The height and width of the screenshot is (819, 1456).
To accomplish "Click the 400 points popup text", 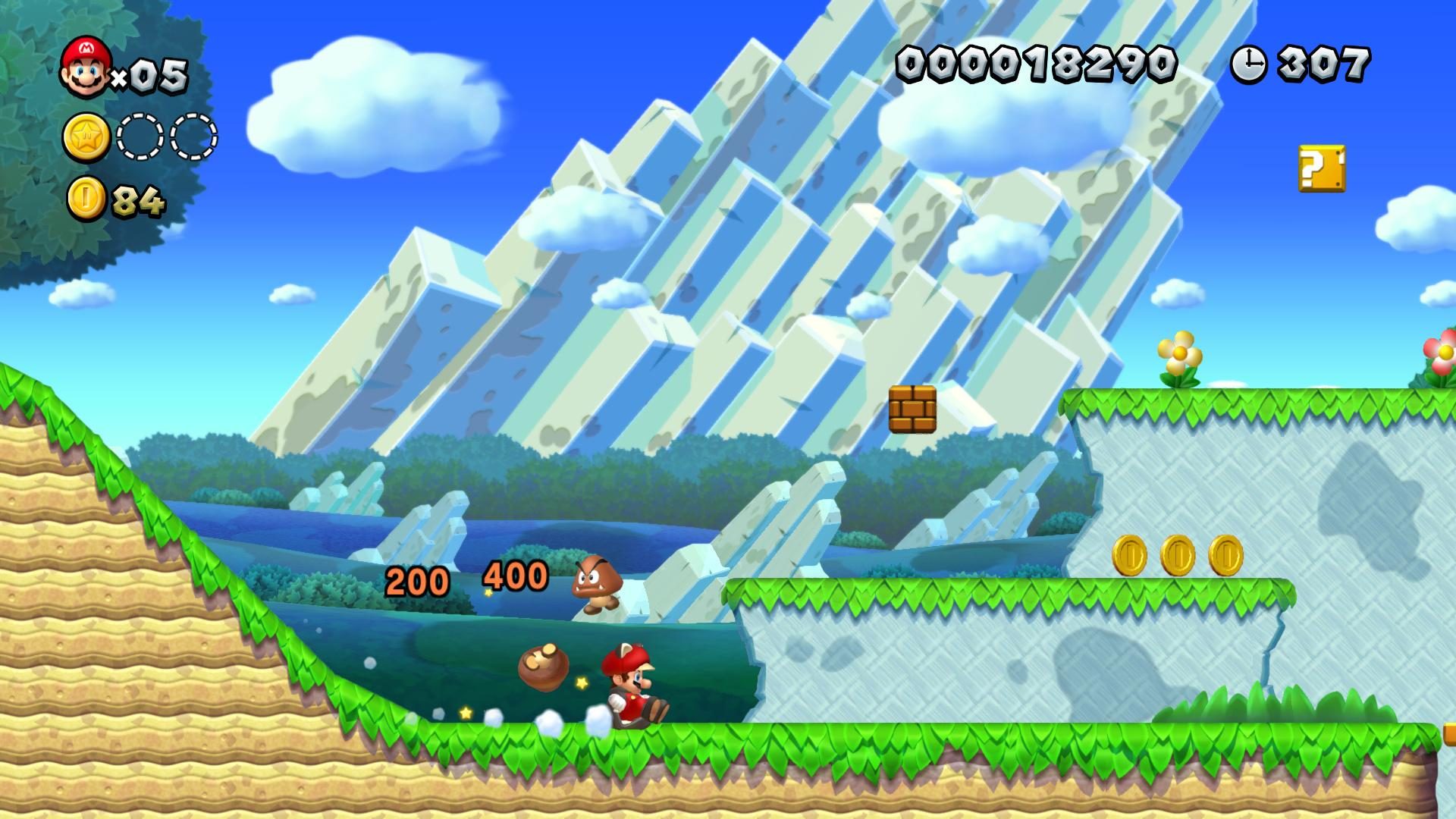I will (x=516, y=578).
